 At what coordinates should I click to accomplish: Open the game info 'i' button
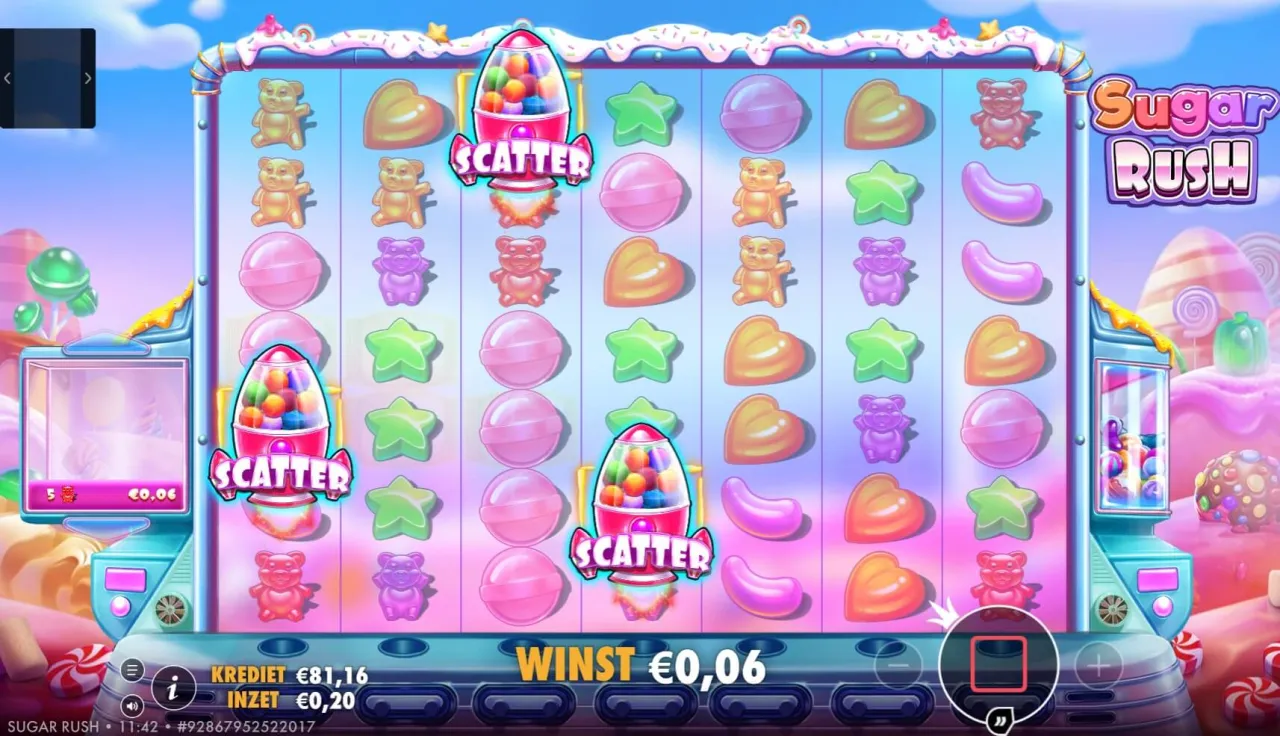tap(174, 687)
